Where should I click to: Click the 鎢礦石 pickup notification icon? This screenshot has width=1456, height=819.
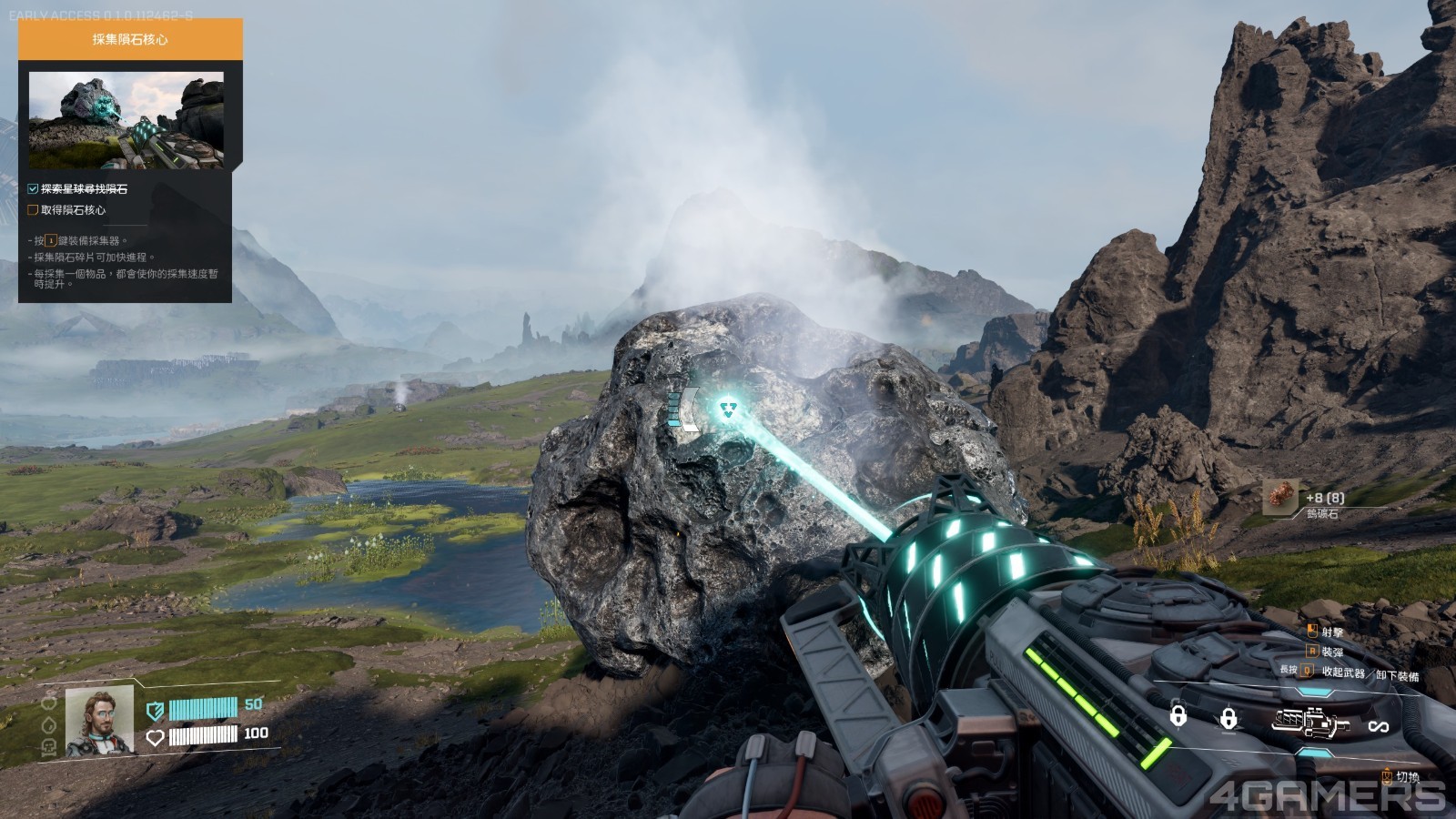point(1280,499)
